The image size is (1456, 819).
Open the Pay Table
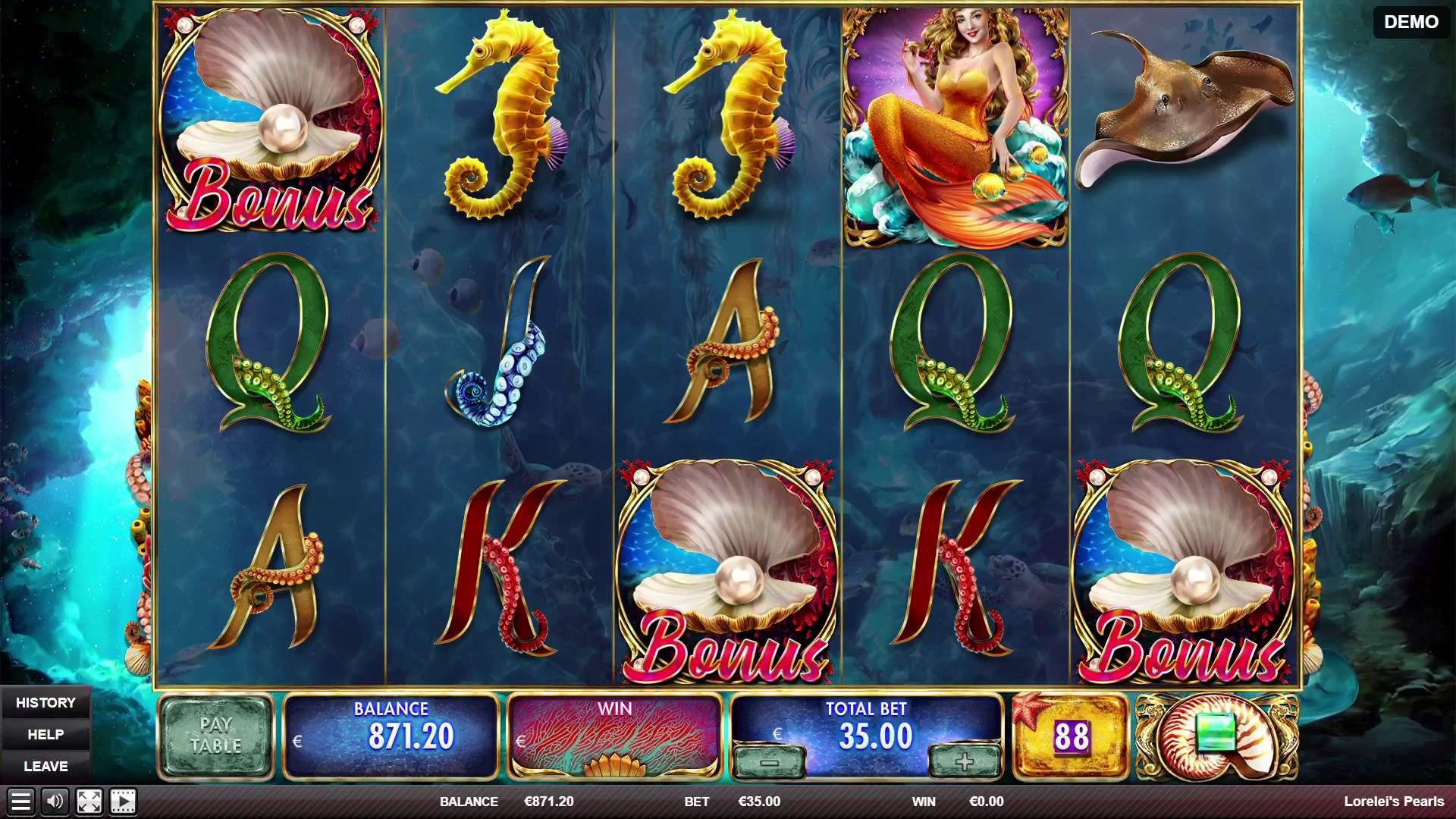coord(215,736)
